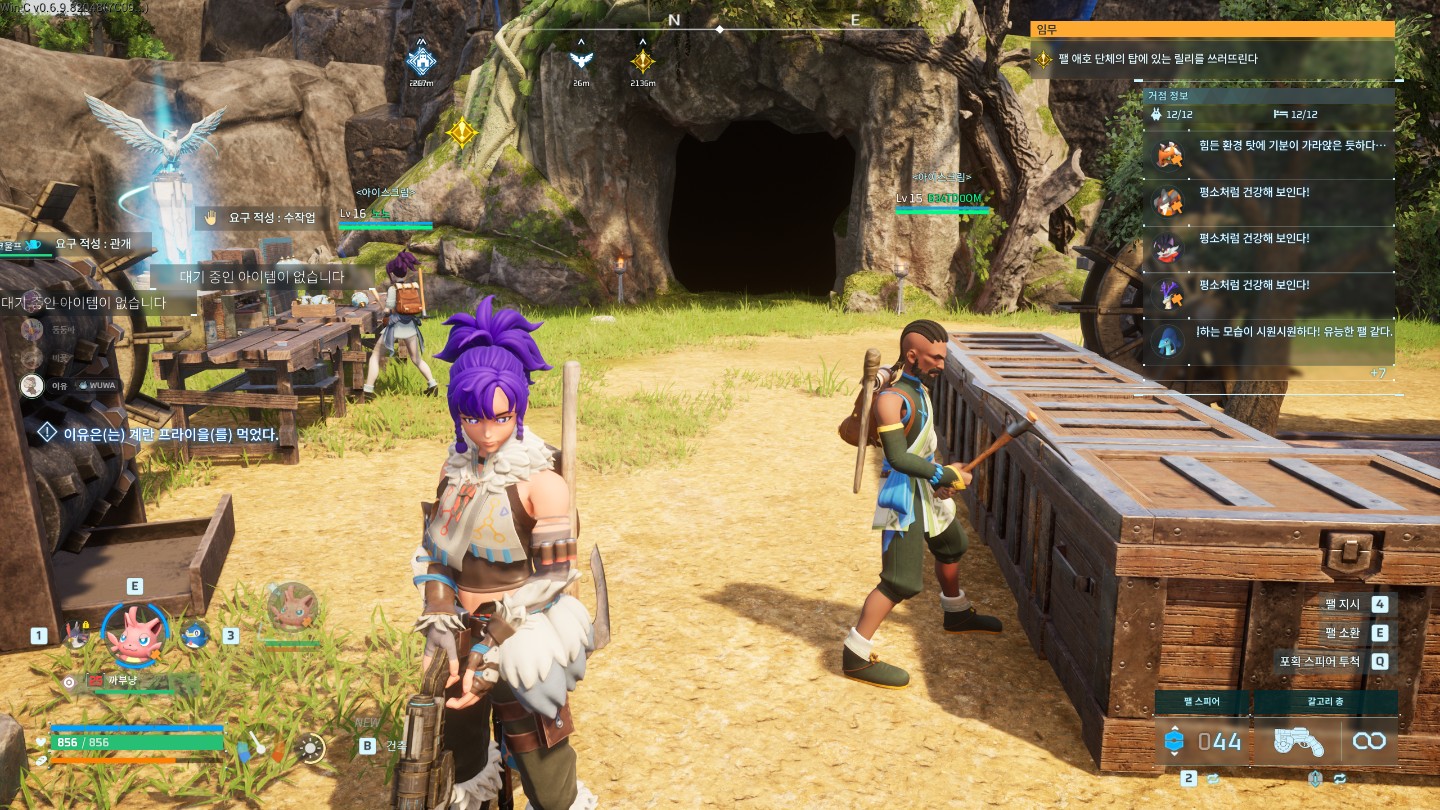This screenshot has height=810, width=1440.
Task: Click the base bed count icon
Action: point(1282,114)
